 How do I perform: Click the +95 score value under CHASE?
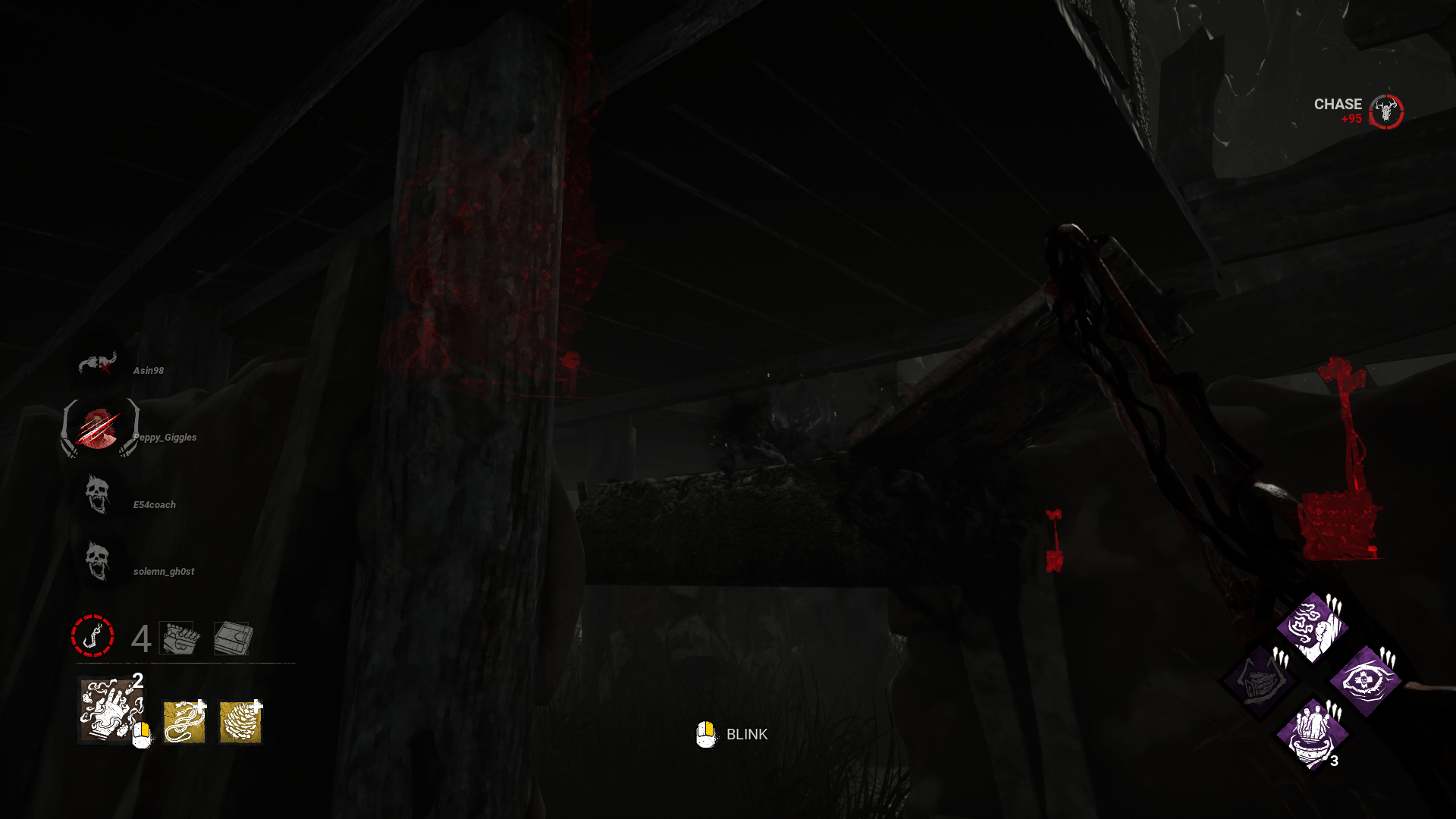pos(1351,119)
